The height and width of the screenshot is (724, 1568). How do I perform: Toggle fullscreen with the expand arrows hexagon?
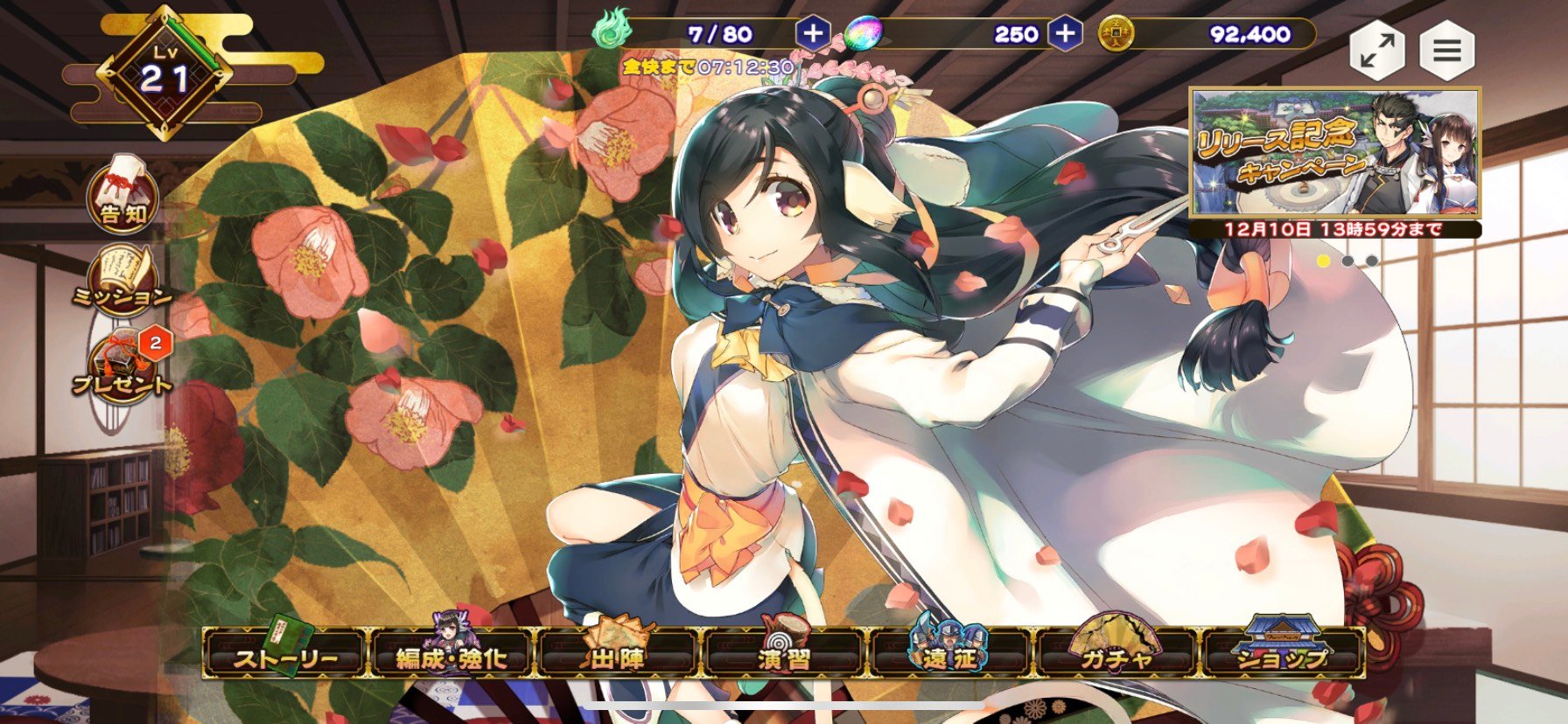(x=1376, y=51)
